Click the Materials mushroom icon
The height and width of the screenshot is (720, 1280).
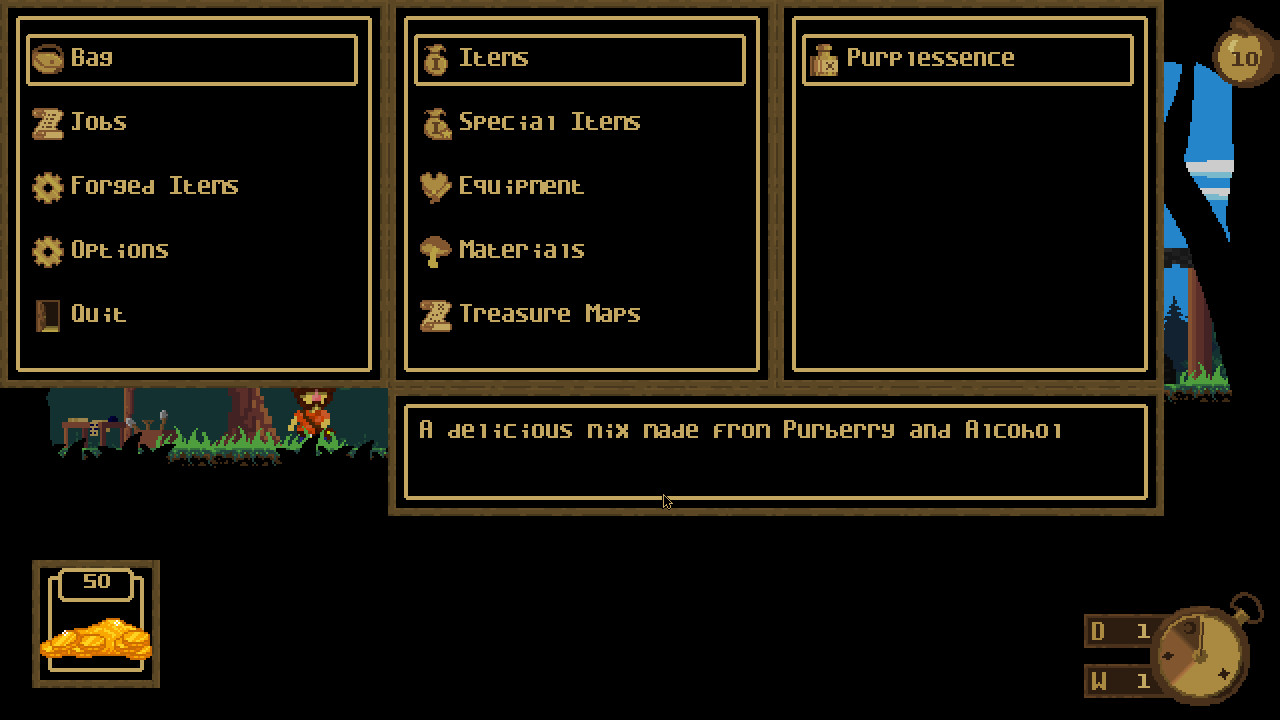[434, 250]
